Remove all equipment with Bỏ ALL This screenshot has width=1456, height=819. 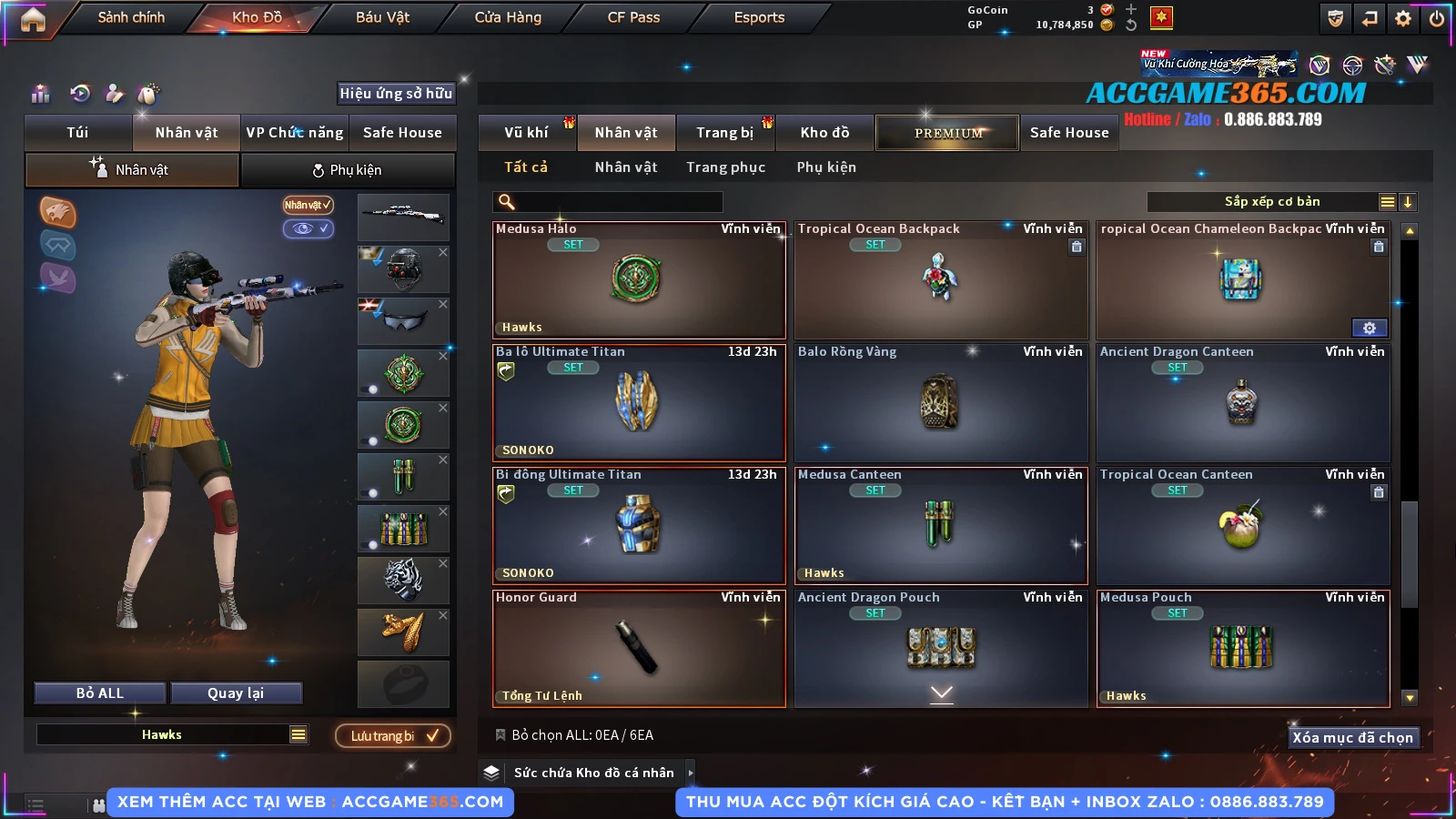pos(100,693)
